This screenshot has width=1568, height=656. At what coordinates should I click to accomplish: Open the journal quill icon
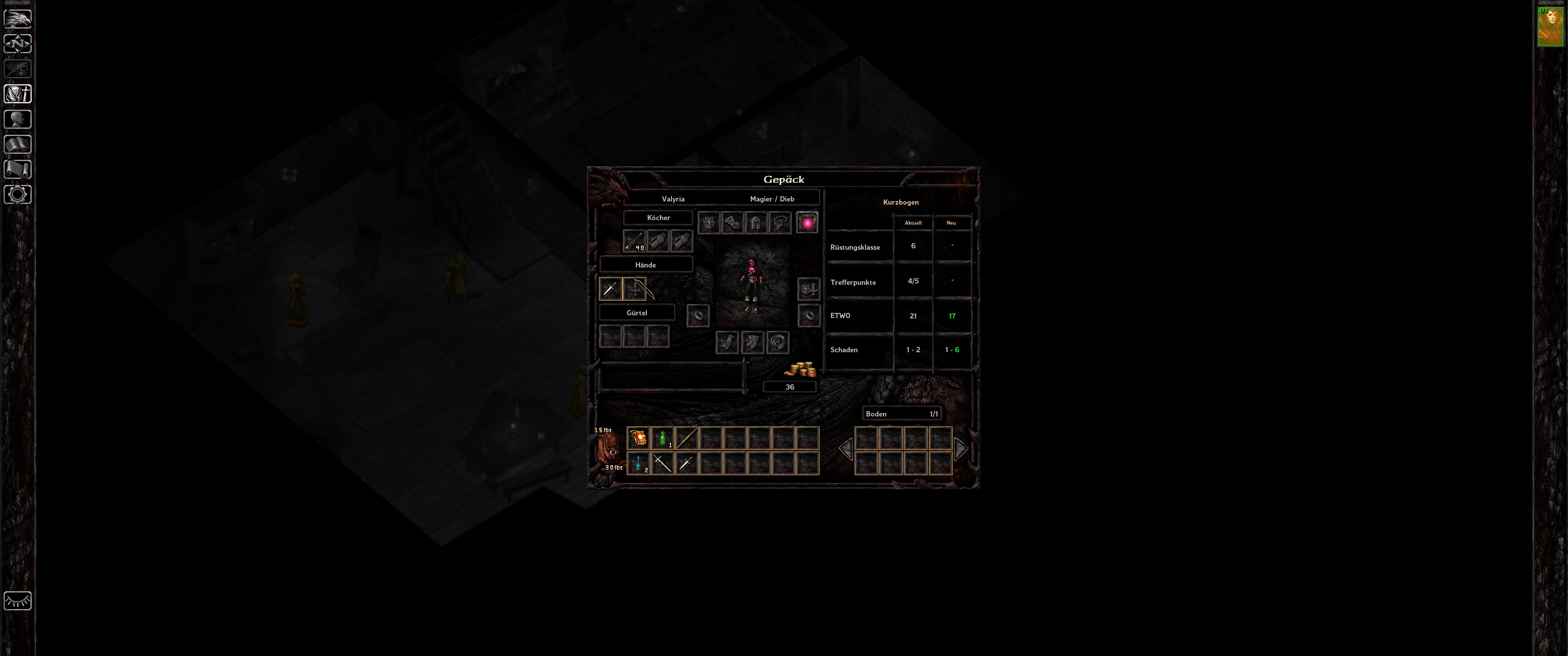18,69
